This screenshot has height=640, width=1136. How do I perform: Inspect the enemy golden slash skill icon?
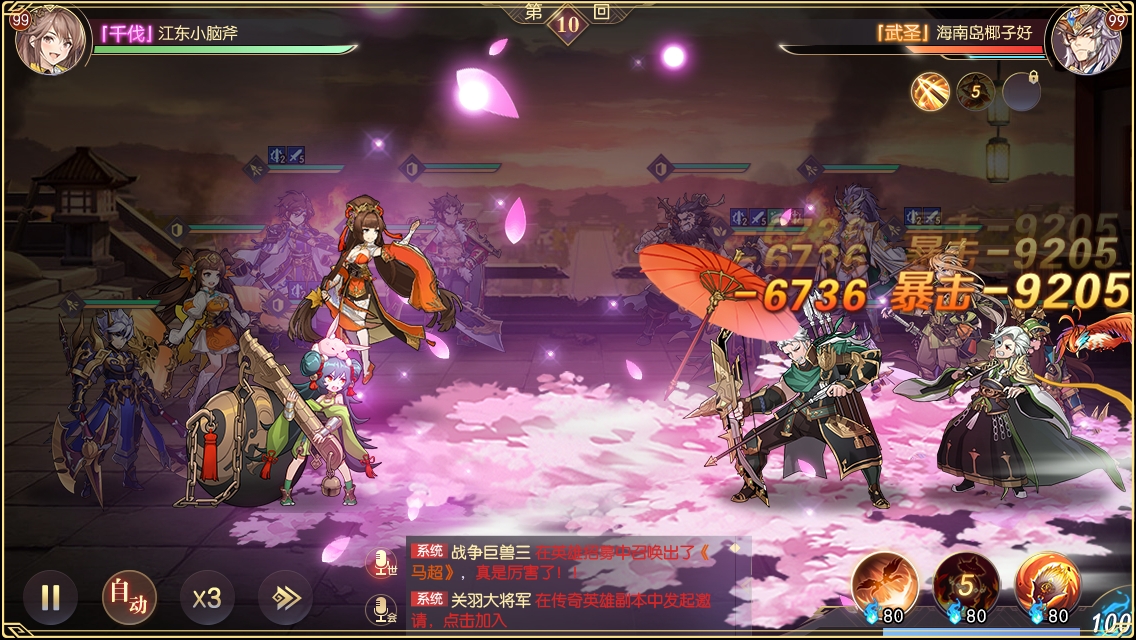pos(930,92)
